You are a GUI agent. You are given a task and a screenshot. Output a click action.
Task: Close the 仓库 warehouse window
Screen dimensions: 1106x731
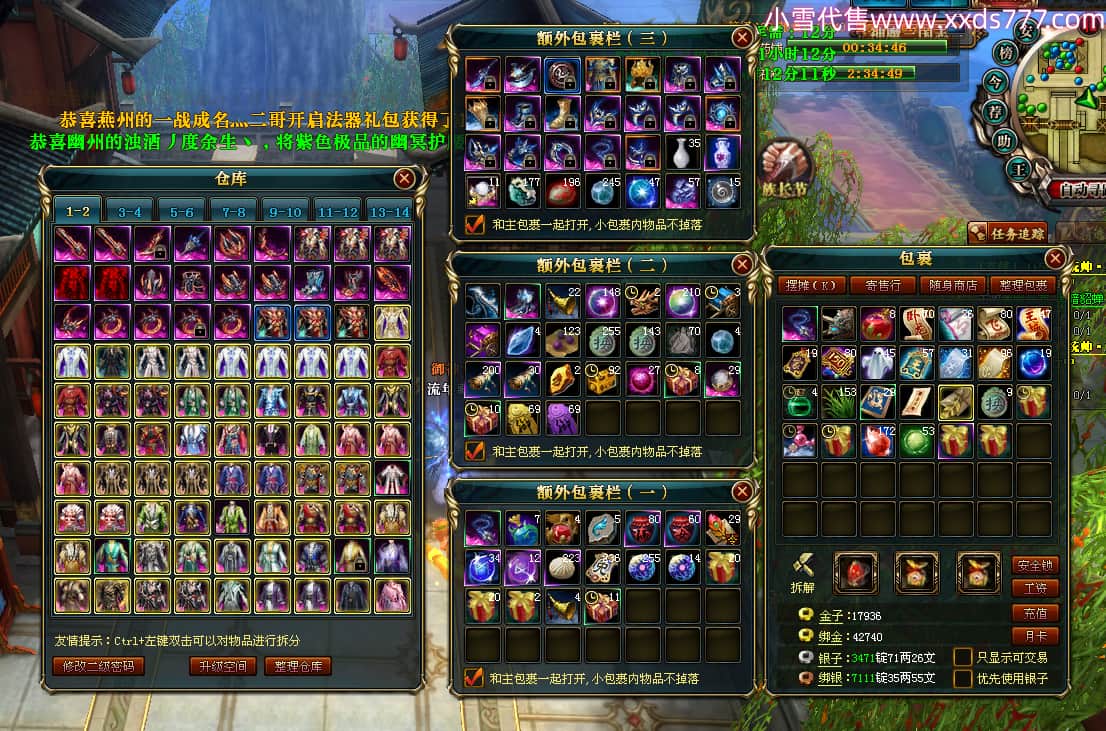pos(404,179)
